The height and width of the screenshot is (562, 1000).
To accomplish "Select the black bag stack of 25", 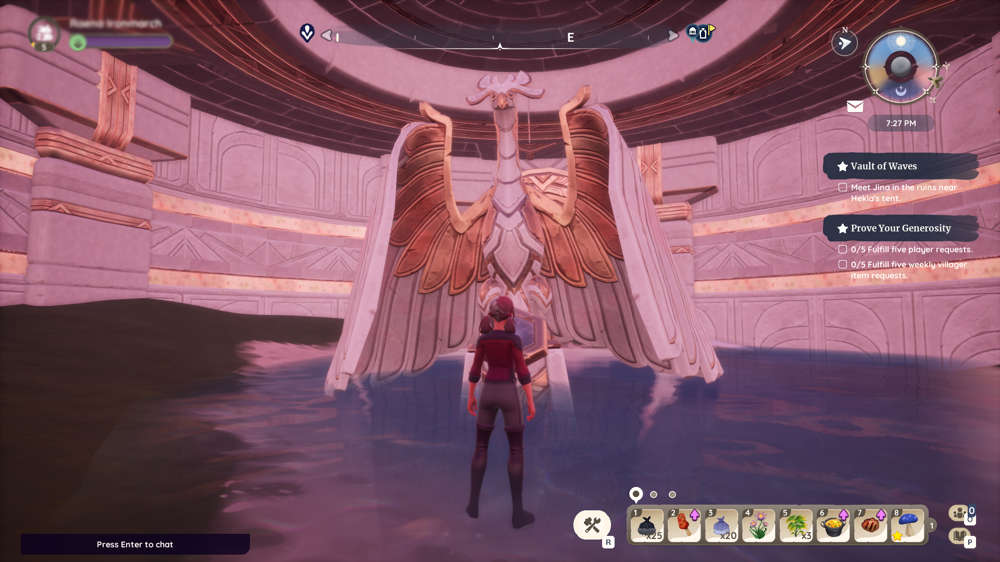I will [x=647, y=525].
